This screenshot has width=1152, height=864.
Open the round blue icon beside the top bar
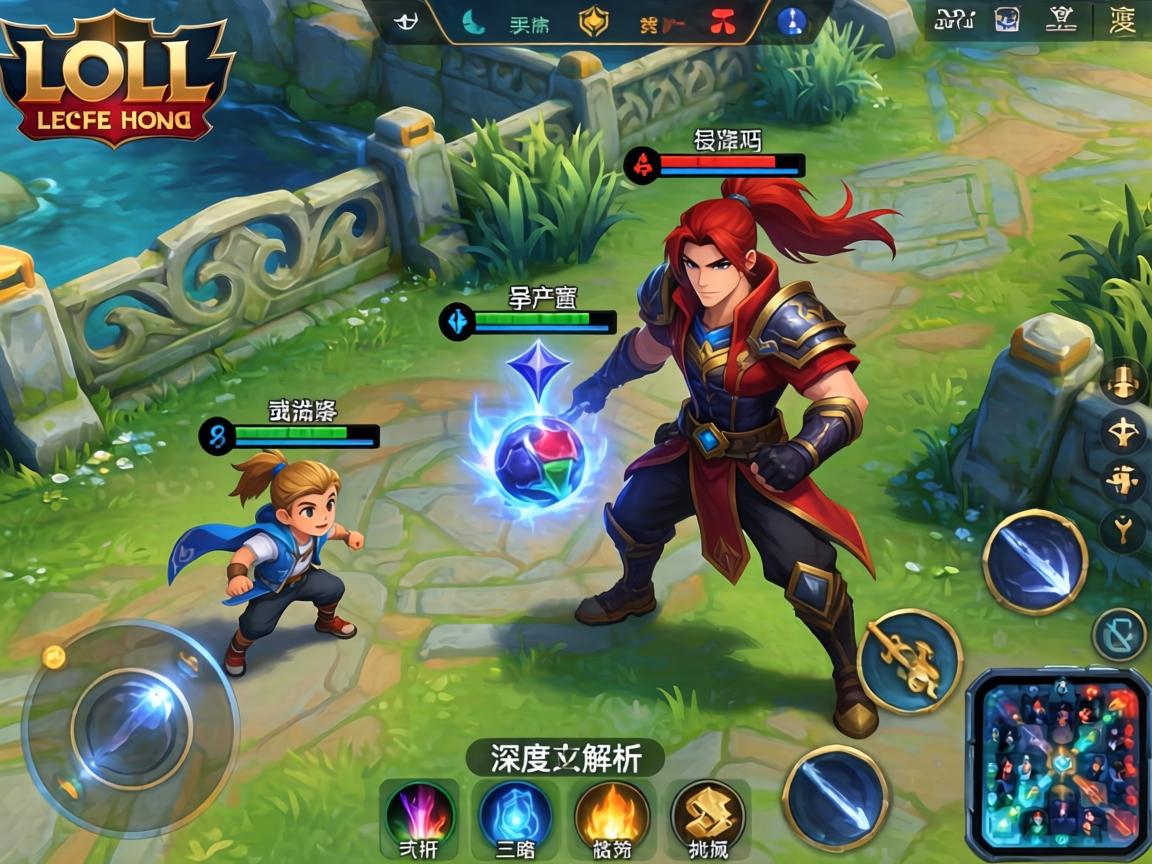[792, 22]
